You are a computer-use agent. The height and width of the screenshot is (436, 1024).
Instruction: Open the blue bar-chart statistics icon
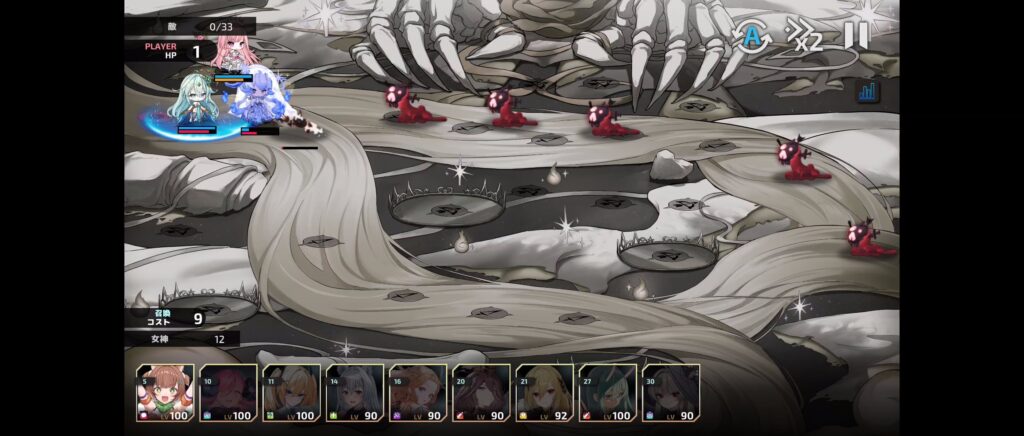[867, 92]
